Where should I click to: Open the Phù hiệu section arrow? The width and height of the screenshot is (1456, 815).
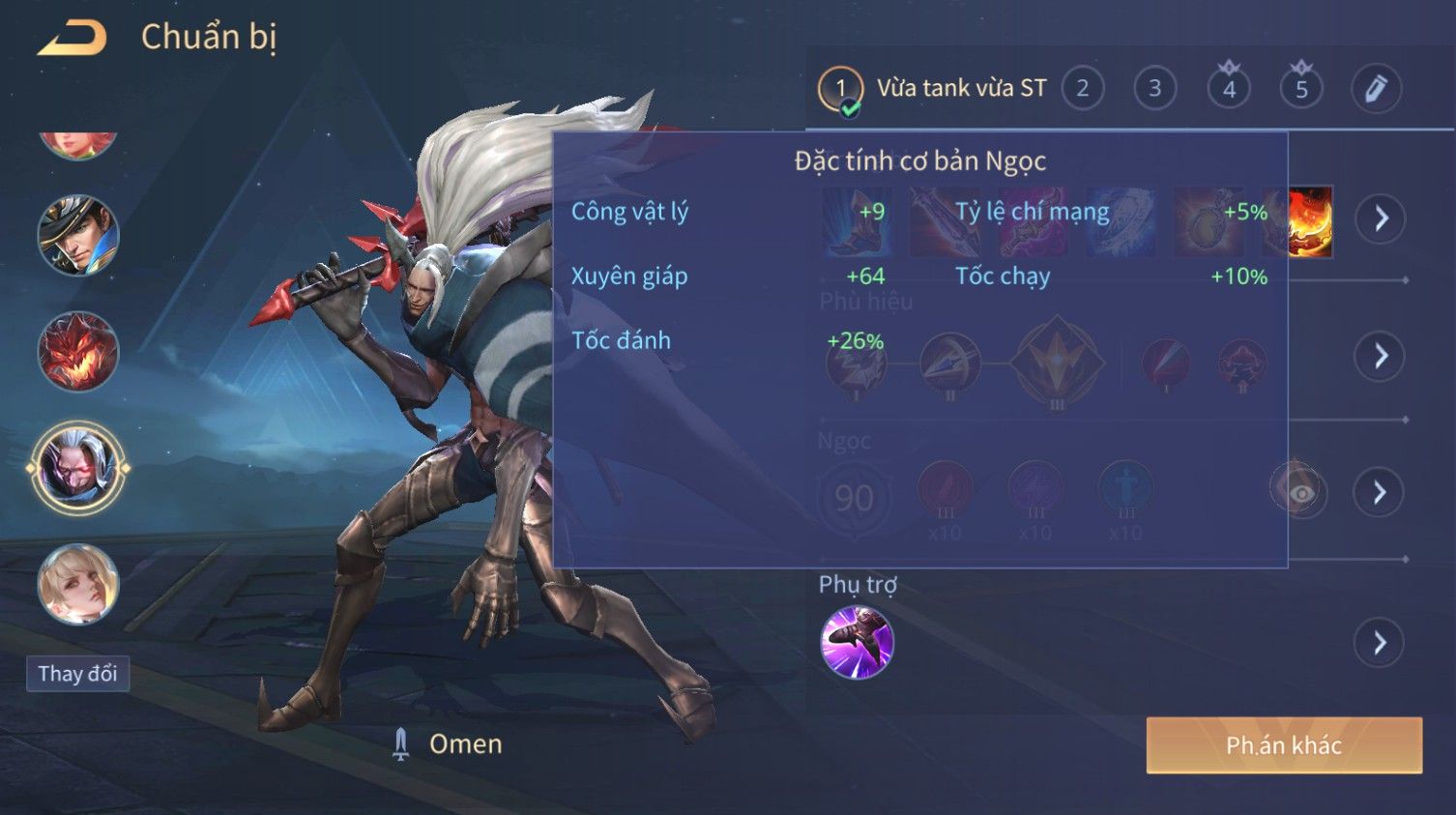click(x=1380, y=356)
